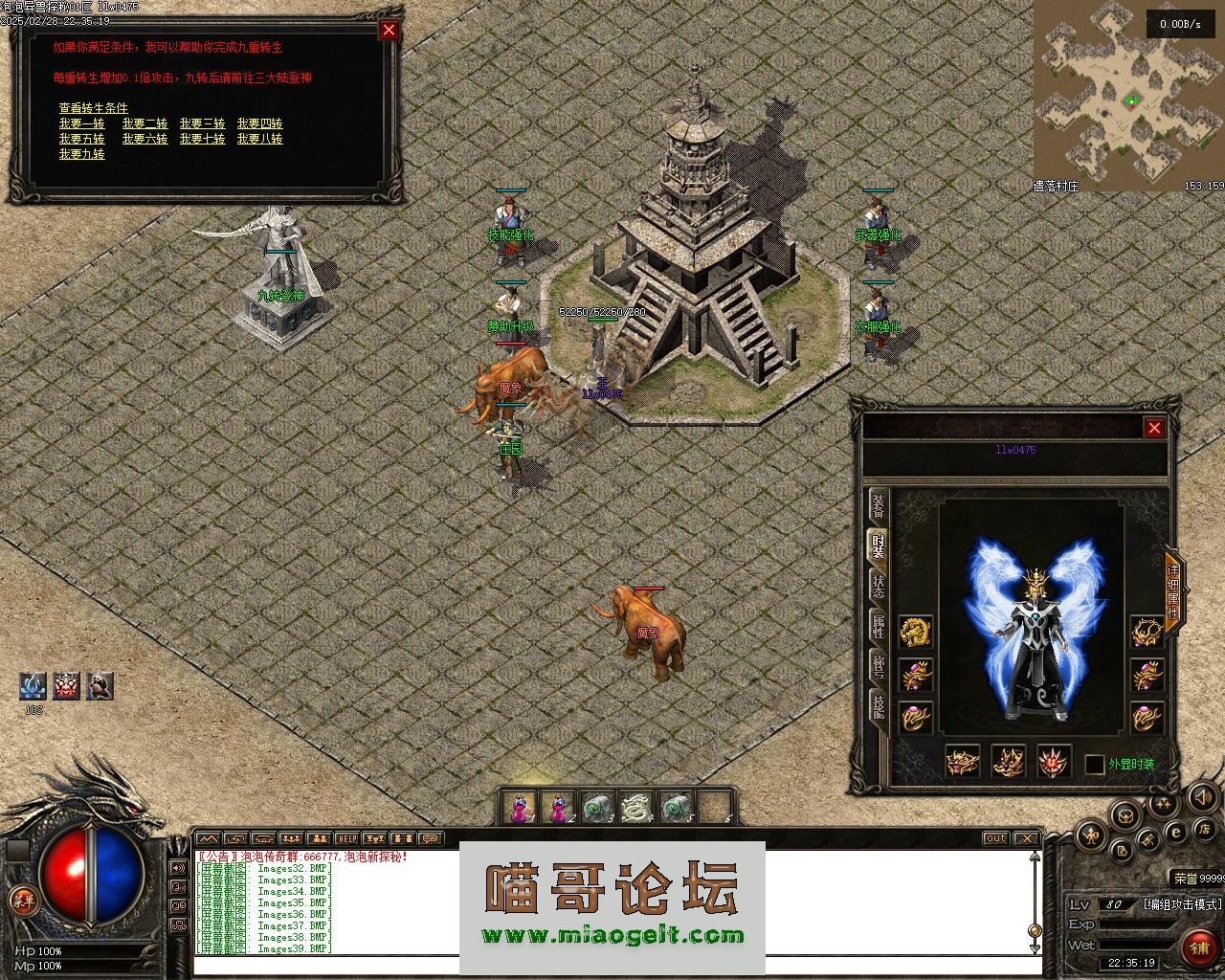Screen dimensions: 1225x980
Task: Switch to the 状态 status tab
Action: (x=878, y=585)
